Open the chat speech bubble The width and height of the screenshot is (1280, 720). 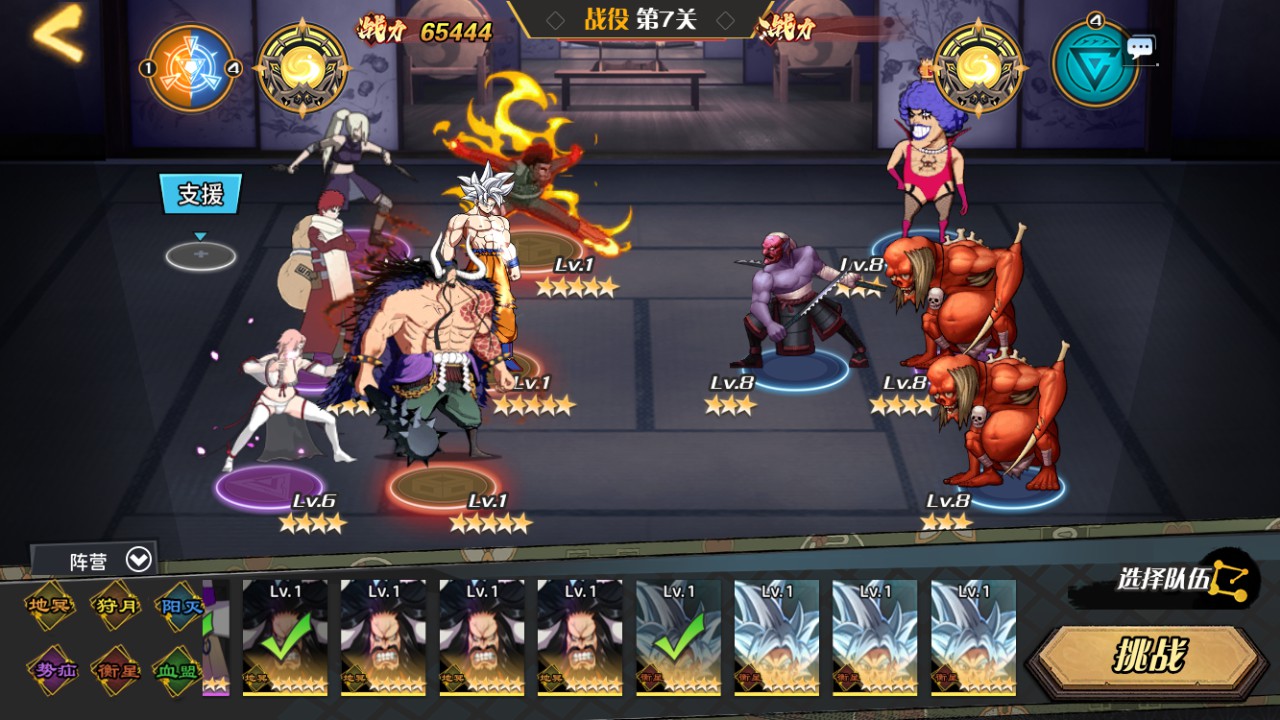coord(1140,48)
